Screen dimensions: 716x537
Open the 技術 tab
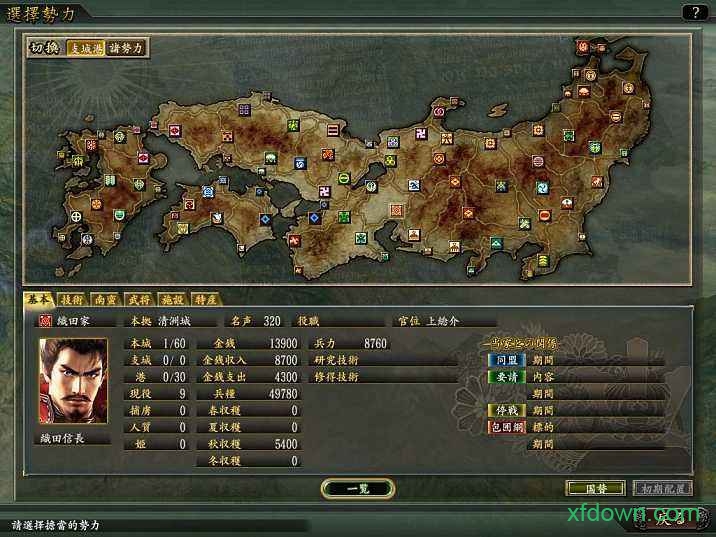tap(72, 298)
